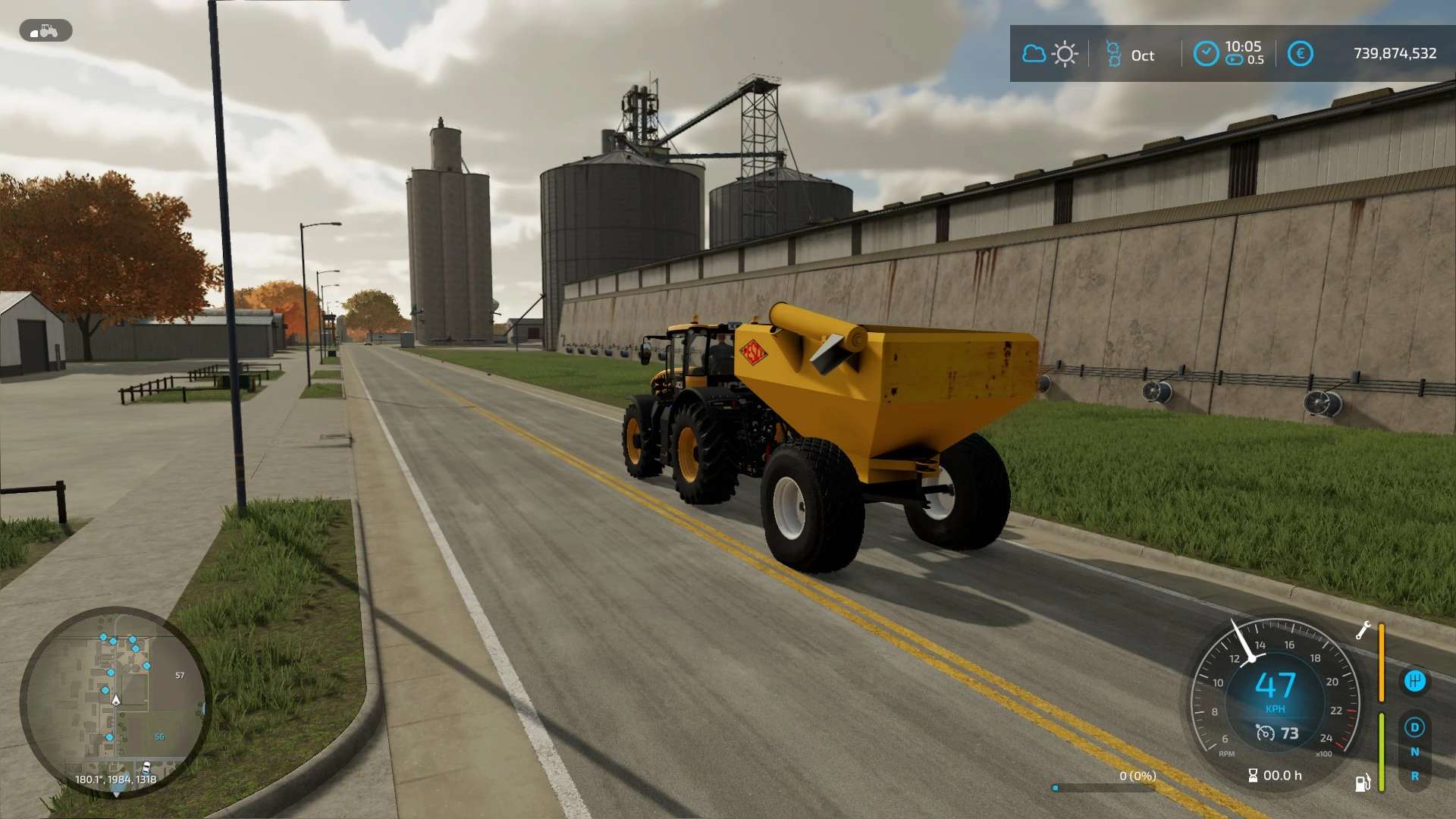
Task: Select the October season calendar icon
Action: 1113,54
